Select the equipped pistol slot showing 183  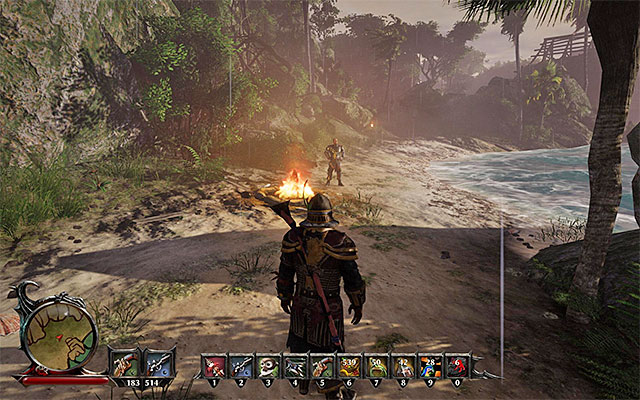tap(127, 363)
